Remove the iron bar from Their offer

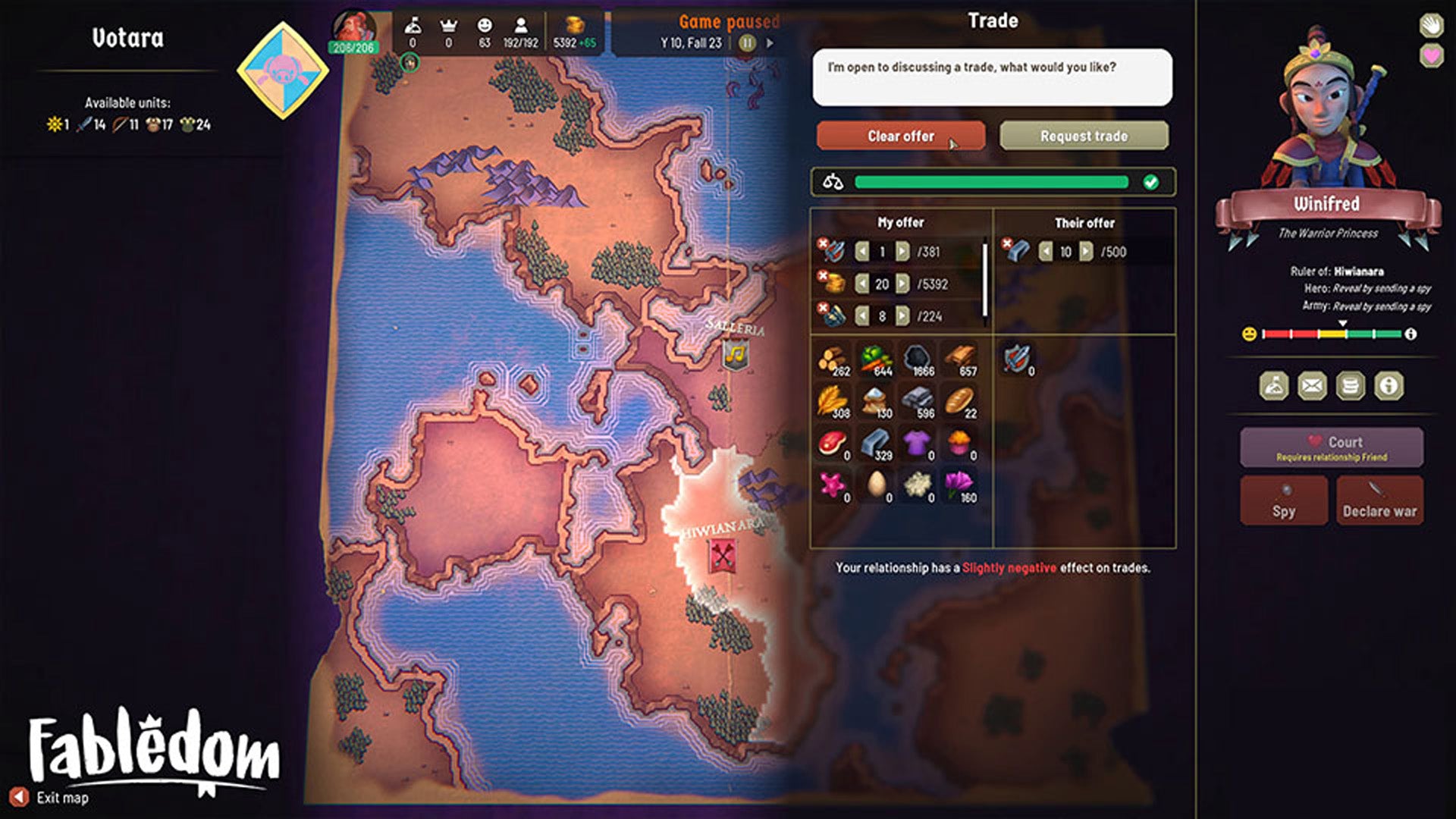(1006, 243)
